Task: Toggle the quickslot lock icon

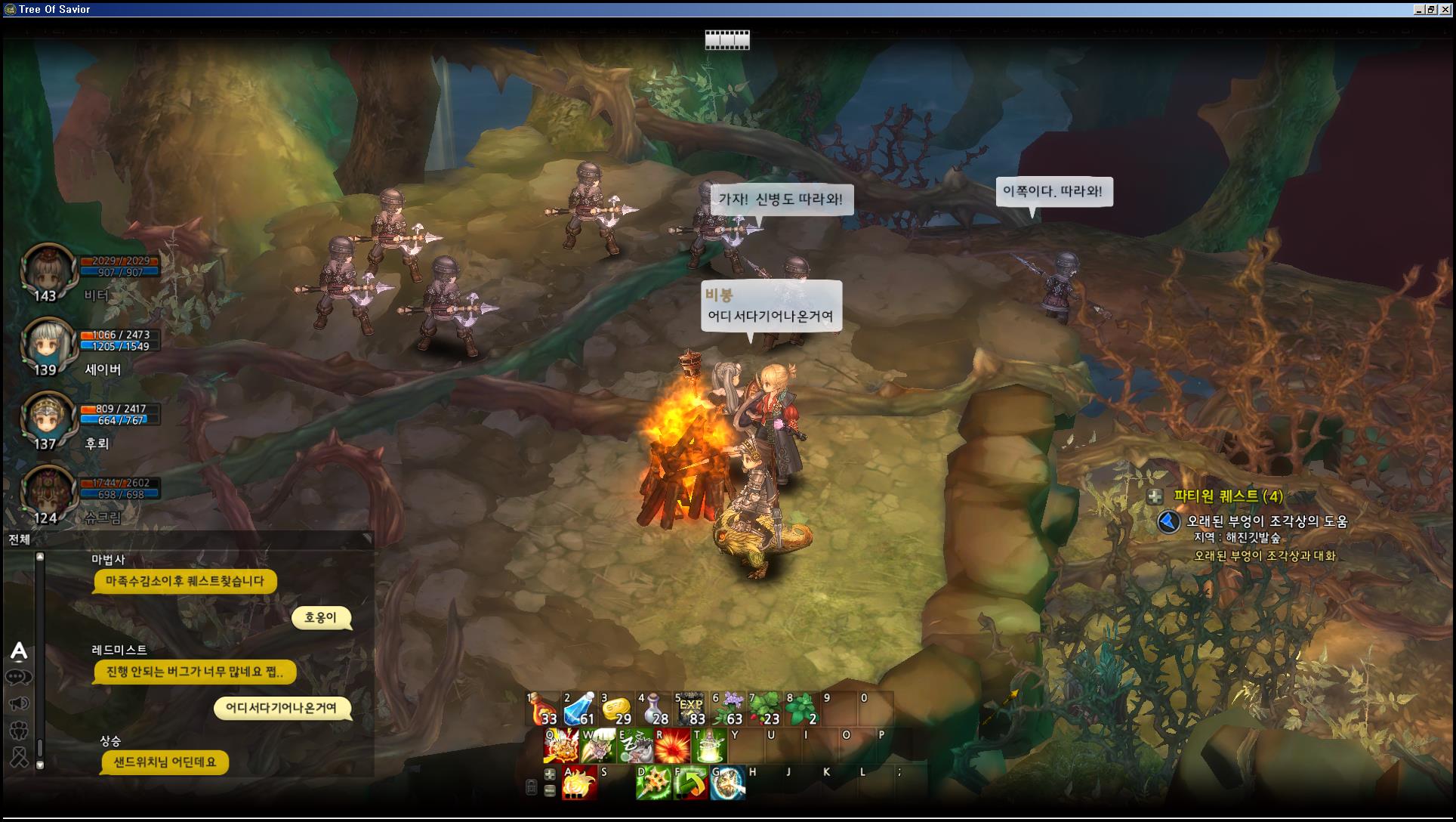Action: (x=532, y=787)
